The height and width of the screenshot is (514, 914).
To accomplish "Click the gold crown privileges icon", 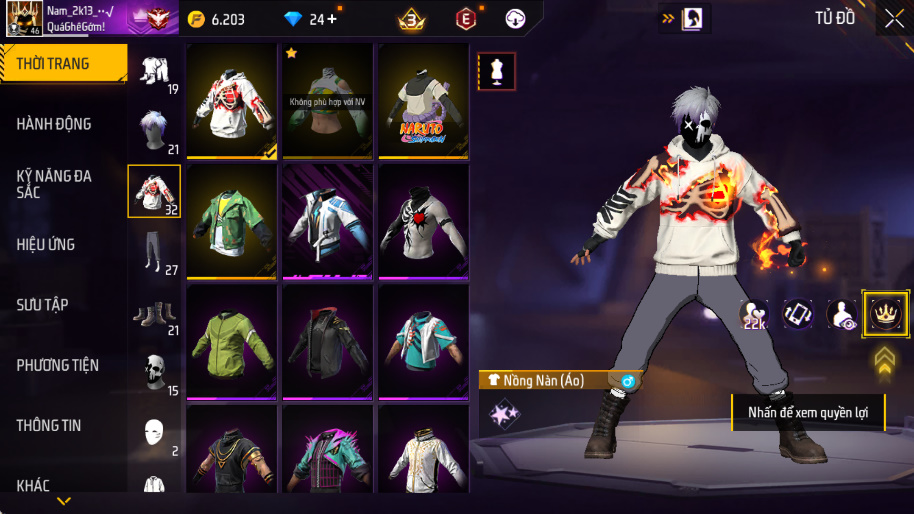I will point(884,314).
